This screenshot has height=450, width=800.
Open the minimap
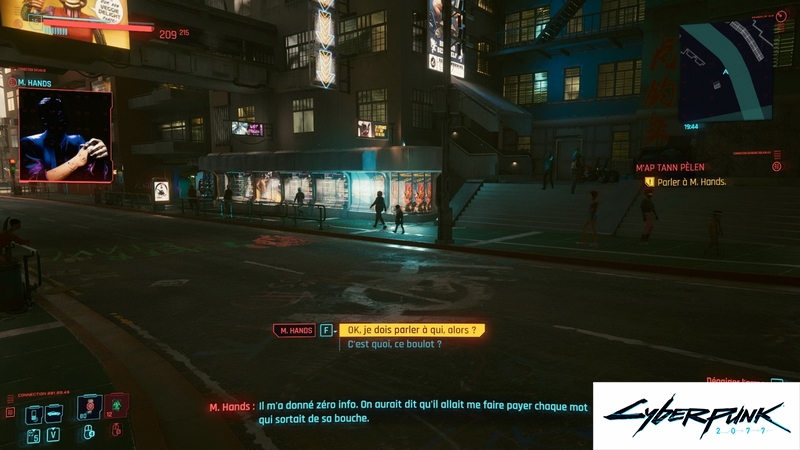click(x=726, y=72)
